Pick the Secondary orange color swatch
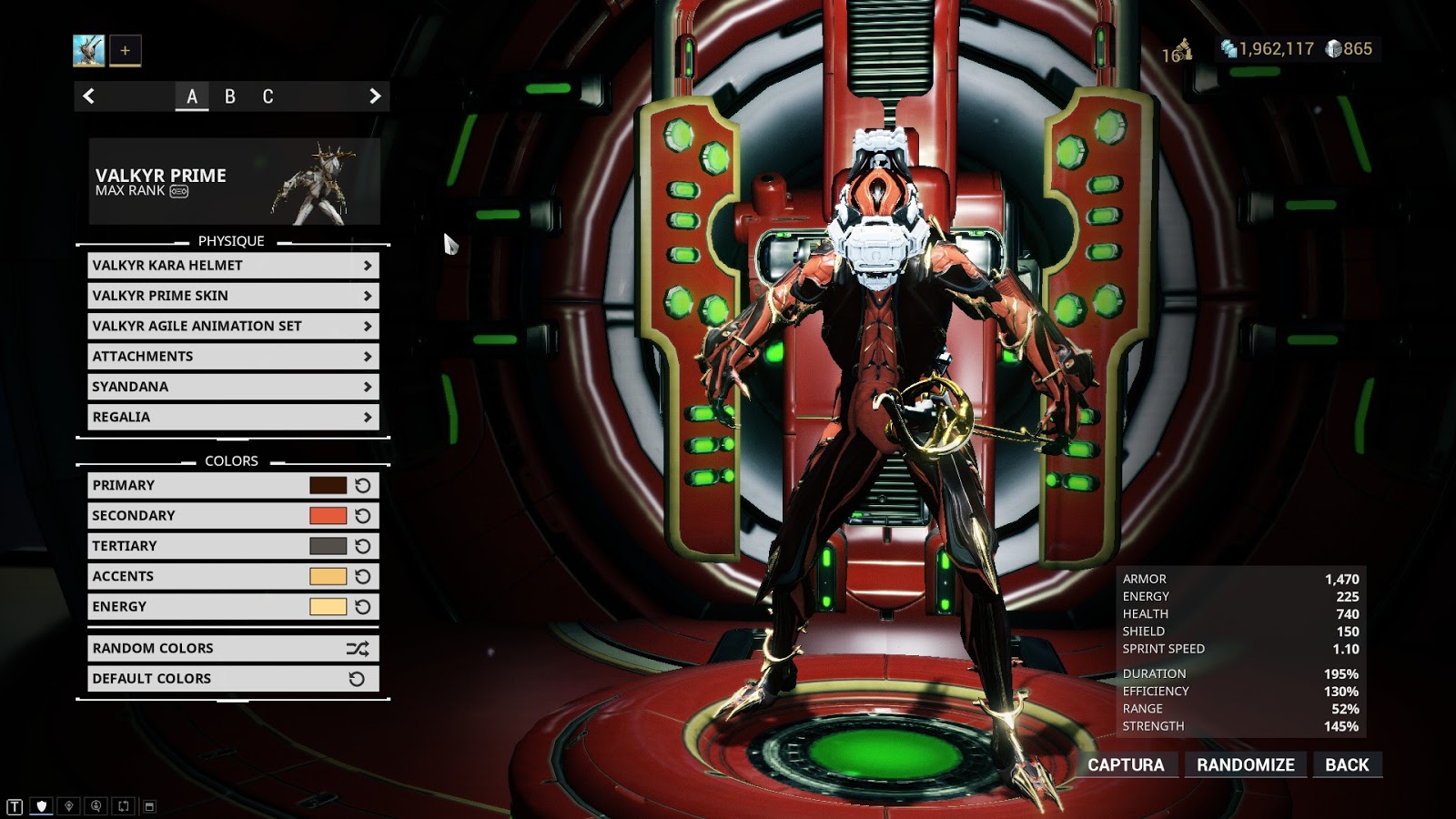Viewport: 1456px width, 819px height. coord(328,516)
